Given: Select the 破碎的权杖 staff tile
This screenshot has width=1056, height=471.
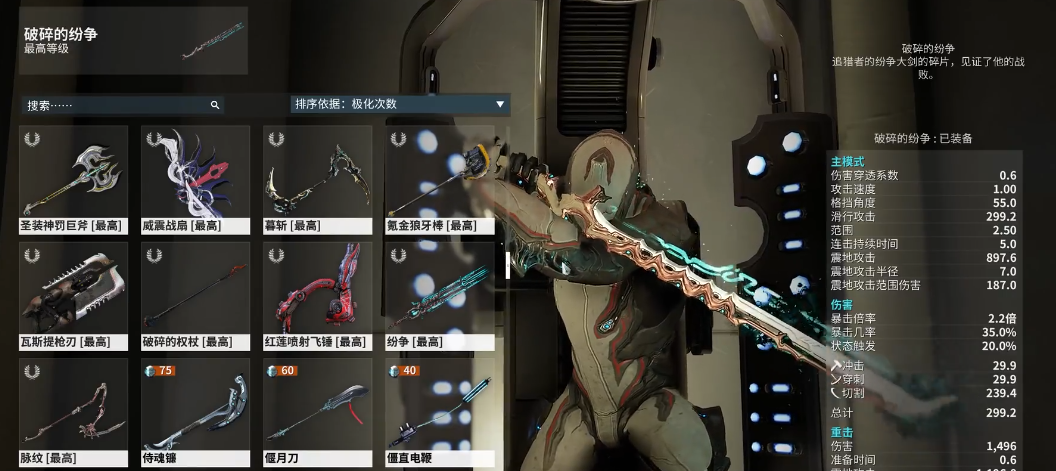Looking at the screenshot, I should point(195,295).
